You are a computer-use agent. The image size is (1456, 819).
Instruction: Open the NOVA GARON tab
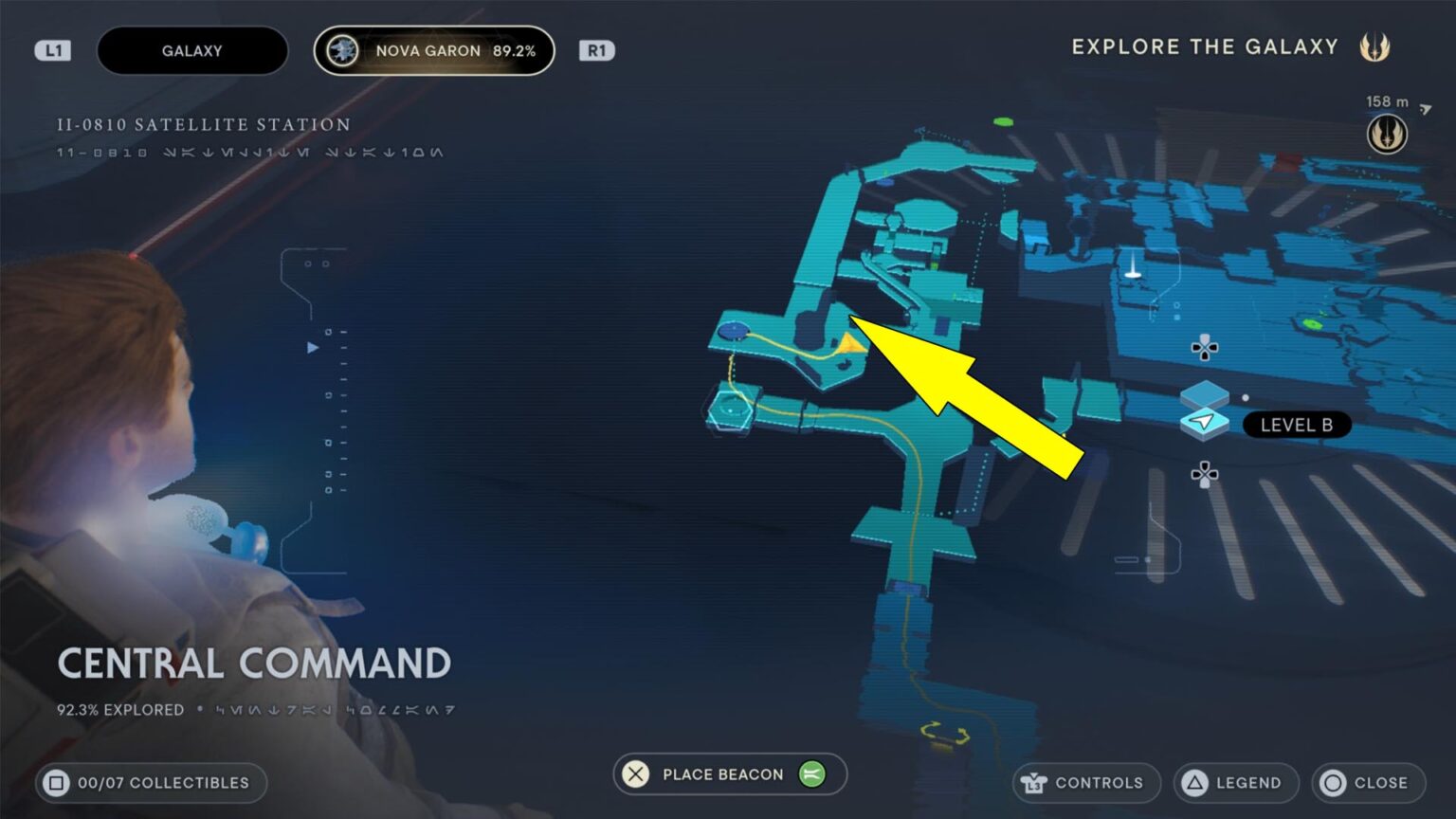(434, 50)
